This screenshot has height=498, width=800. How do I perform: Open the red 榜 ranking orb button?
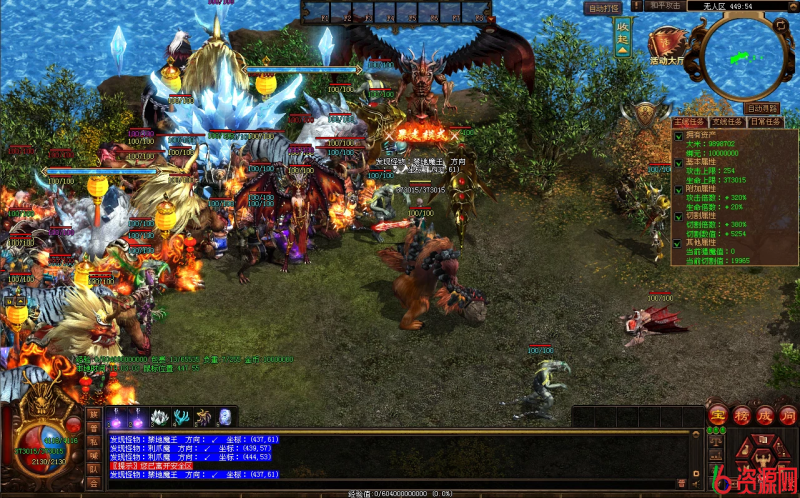click(741, 414)
